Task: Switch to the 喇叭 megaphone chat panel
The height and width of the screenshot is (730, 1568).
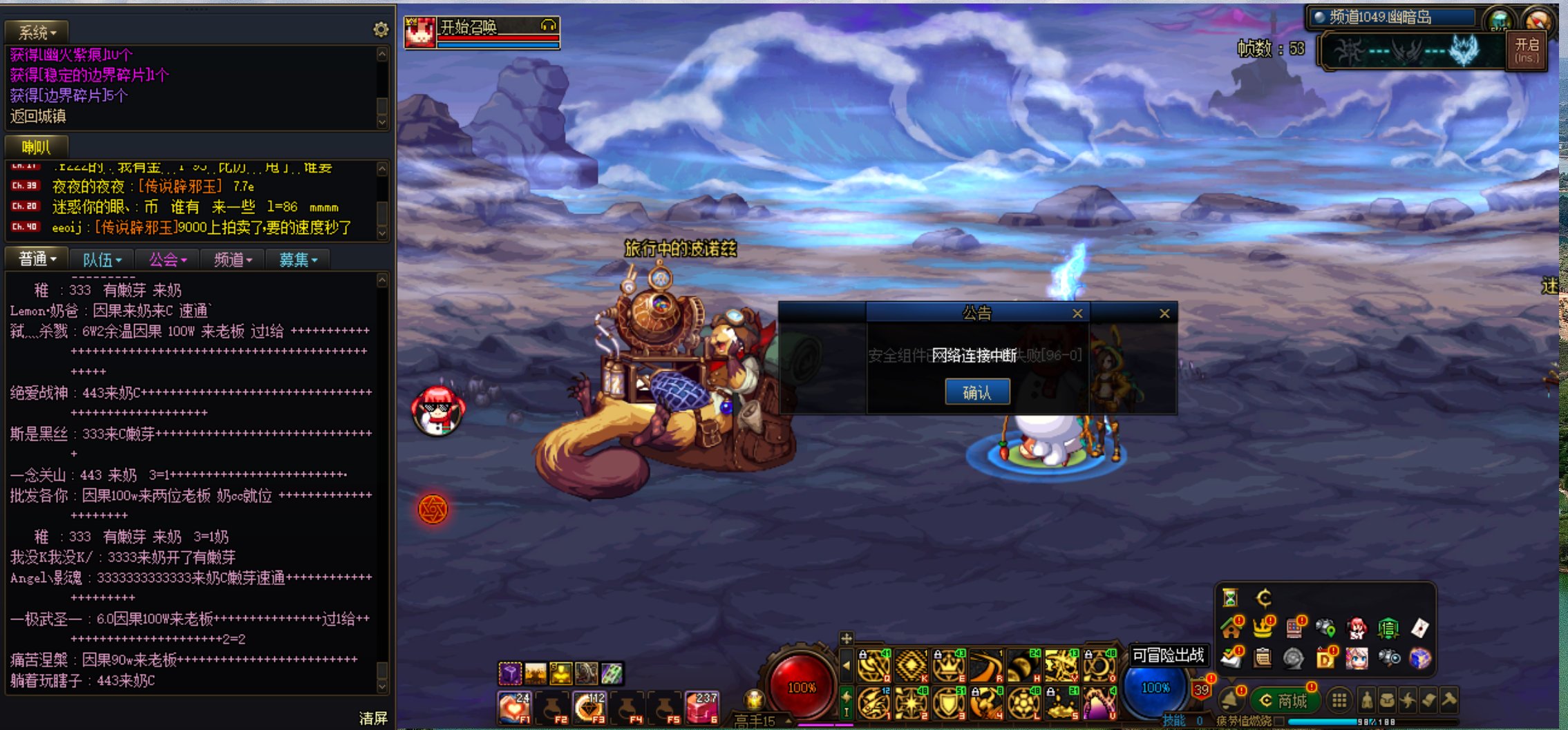Action: pos(36,146)
